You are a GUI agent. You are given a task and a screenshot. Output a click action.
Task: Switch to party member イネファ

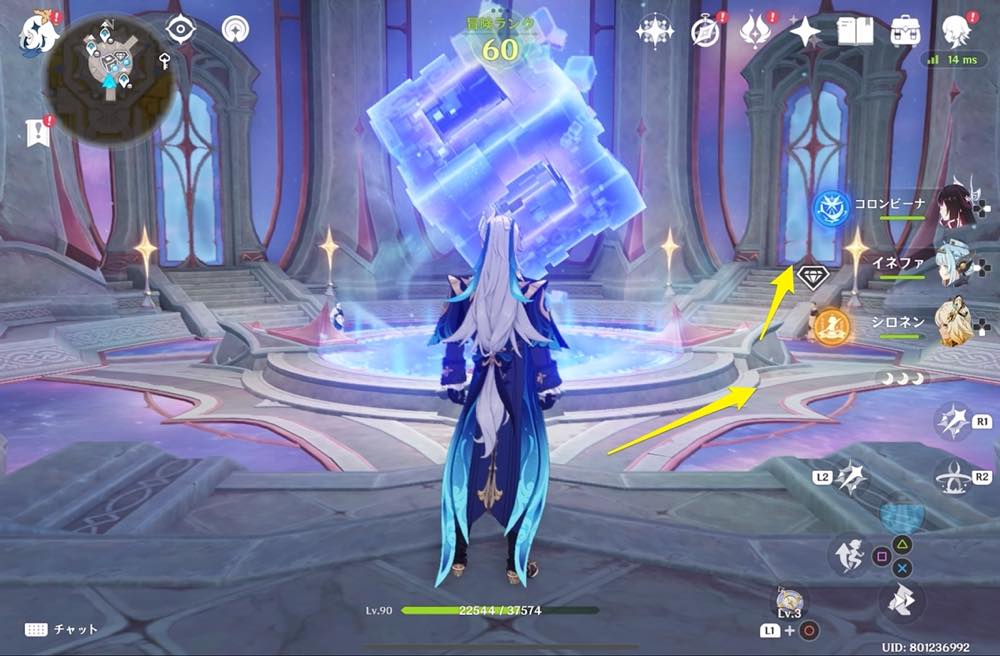(x=955, y=264)
